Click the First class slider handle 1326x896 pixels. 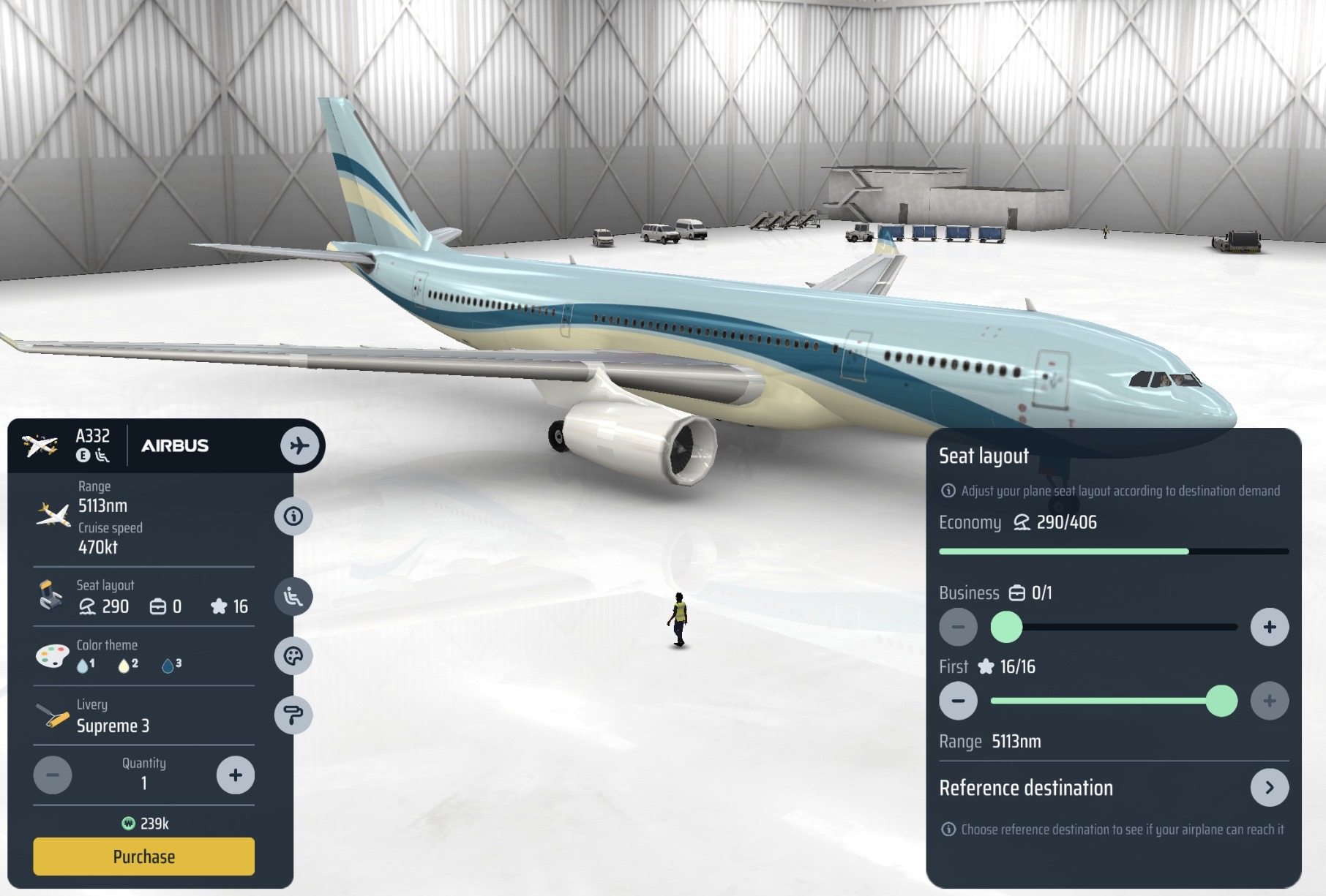click(x=1221, y=701)
